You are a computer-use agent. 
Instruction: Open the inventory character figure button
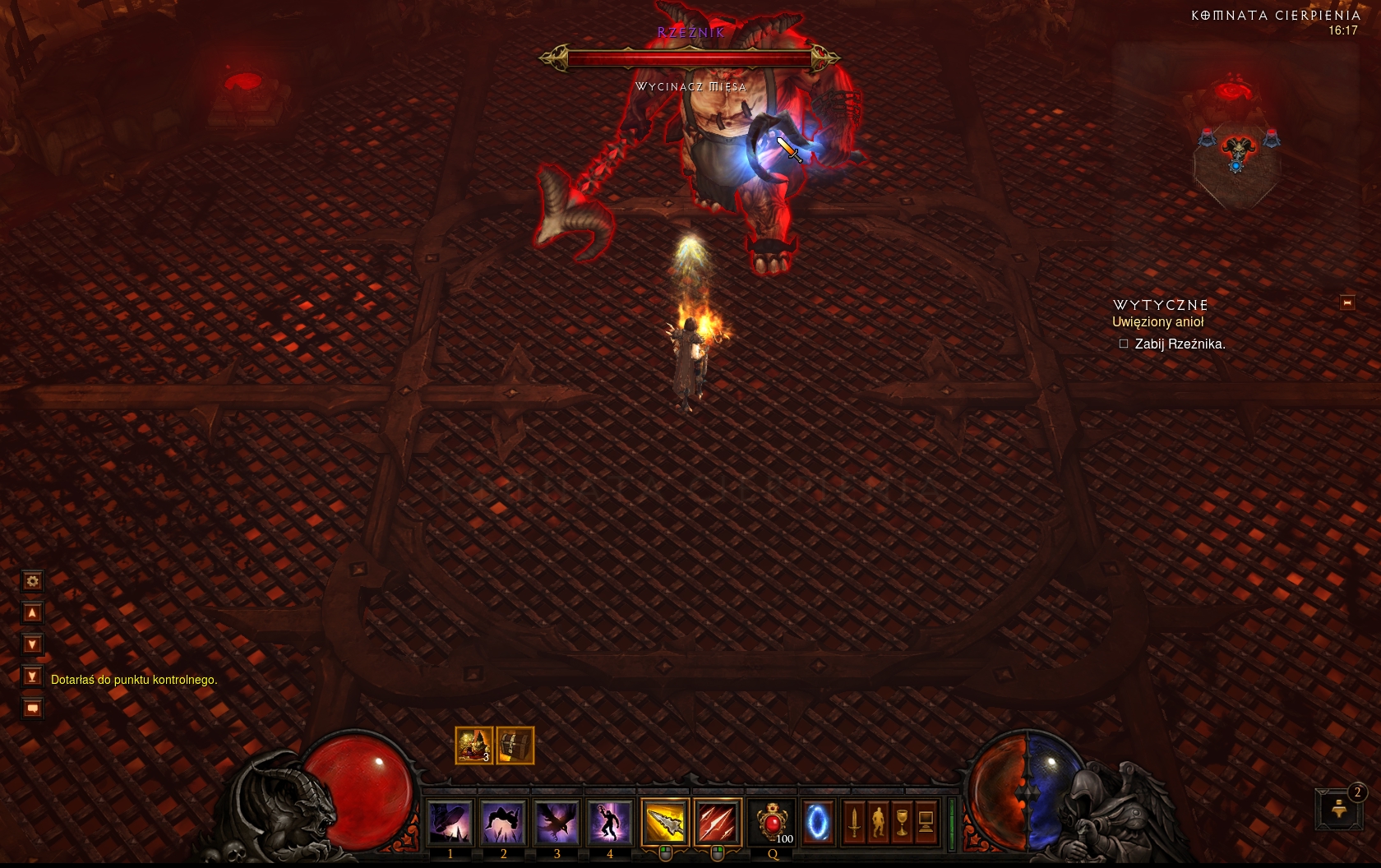[878, 822]
